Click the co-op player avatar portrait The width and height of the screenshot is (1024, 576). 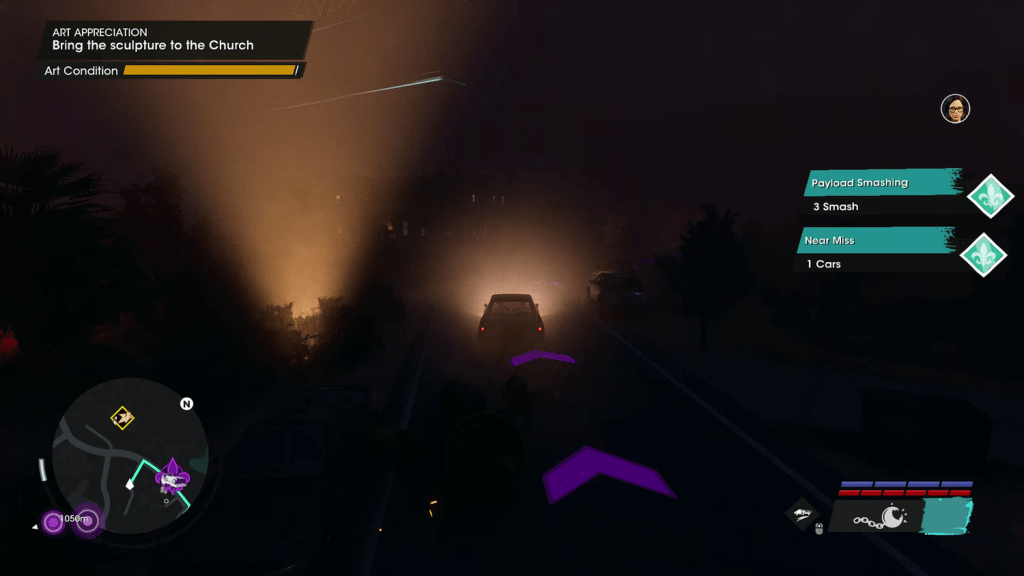[956, 109]
